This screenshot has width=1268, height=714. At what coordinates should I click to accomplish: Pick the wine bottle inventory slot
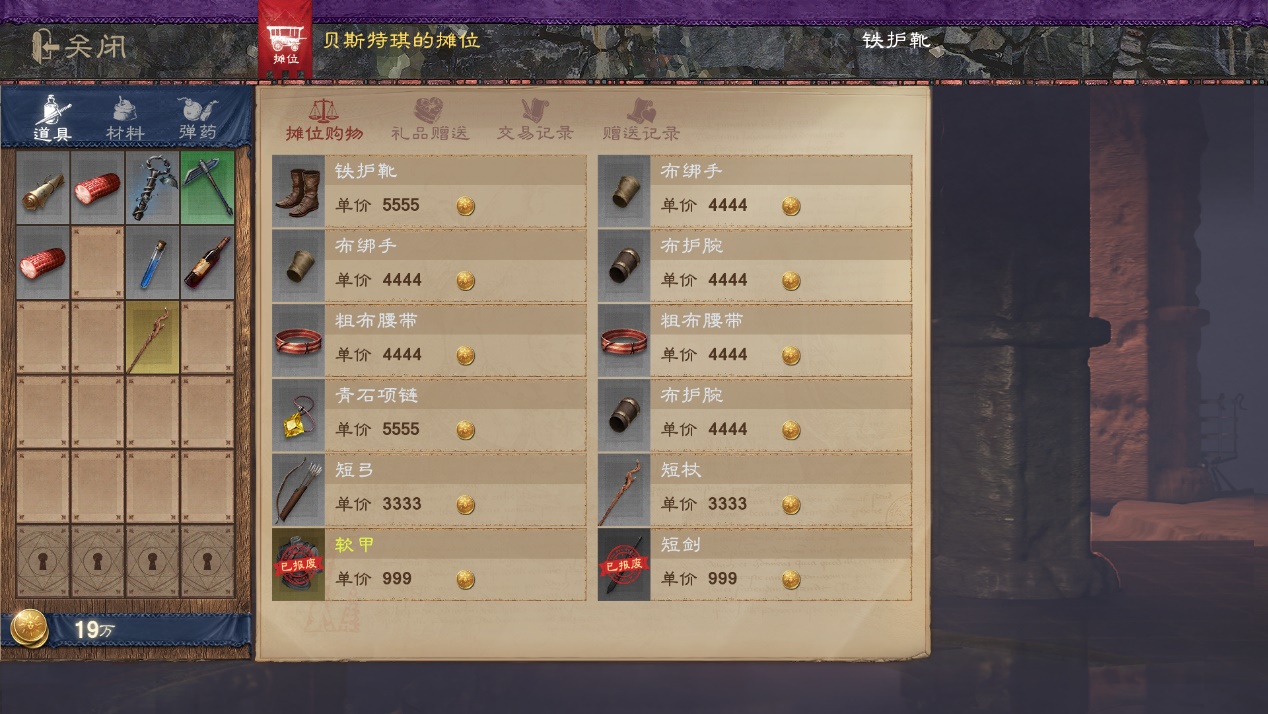[208, 262]
